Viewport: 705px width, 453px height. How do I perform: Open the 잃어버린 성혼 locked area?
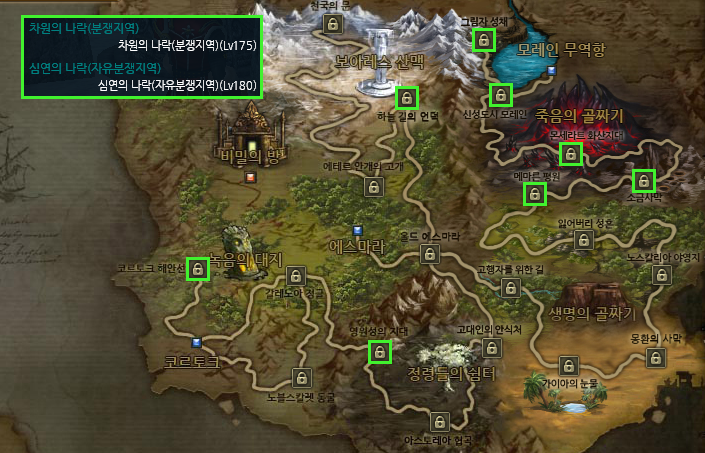584,240
